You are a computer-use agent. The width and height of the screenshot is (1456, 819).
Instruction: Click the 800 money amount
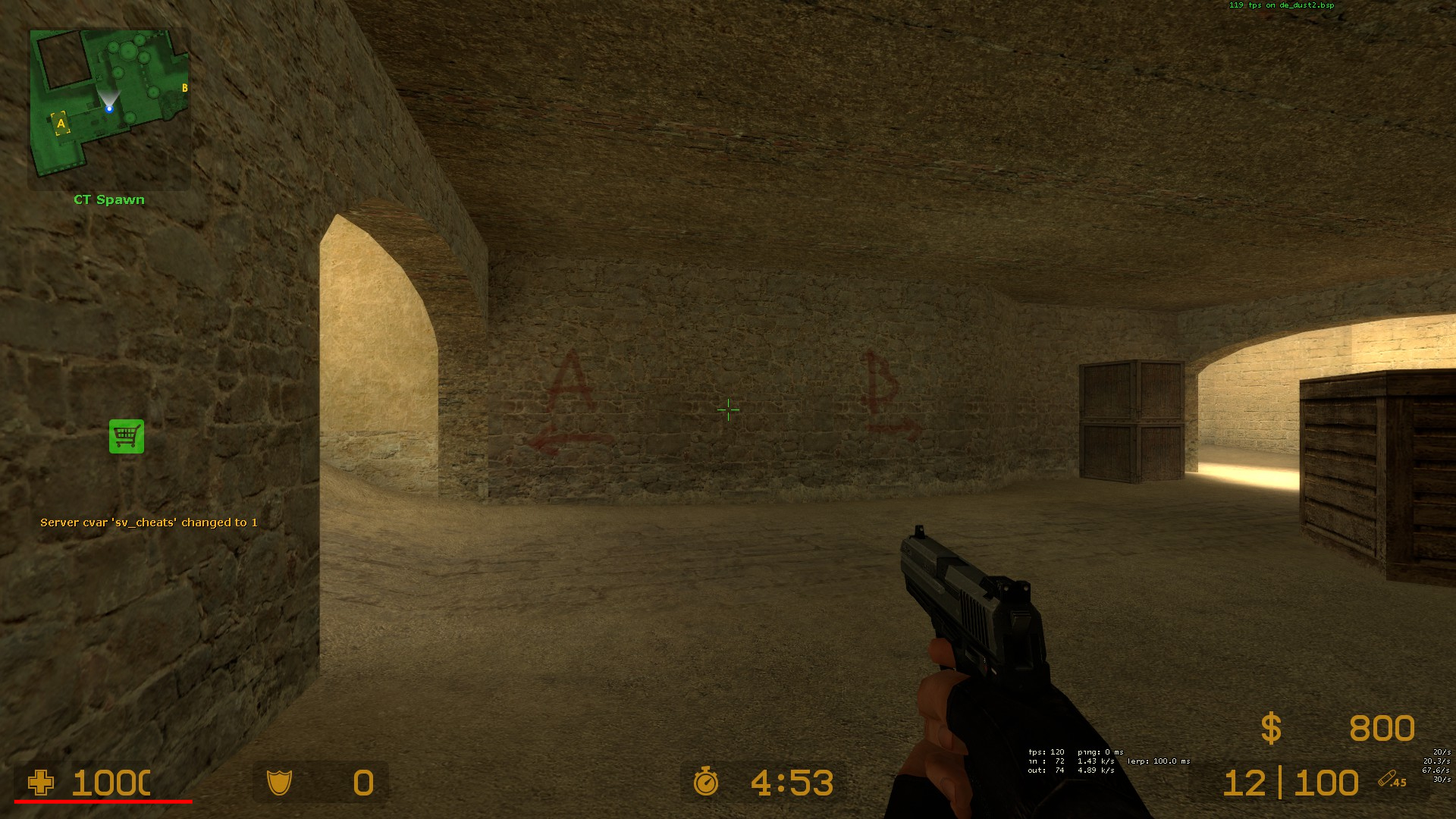click(1382, 730)
